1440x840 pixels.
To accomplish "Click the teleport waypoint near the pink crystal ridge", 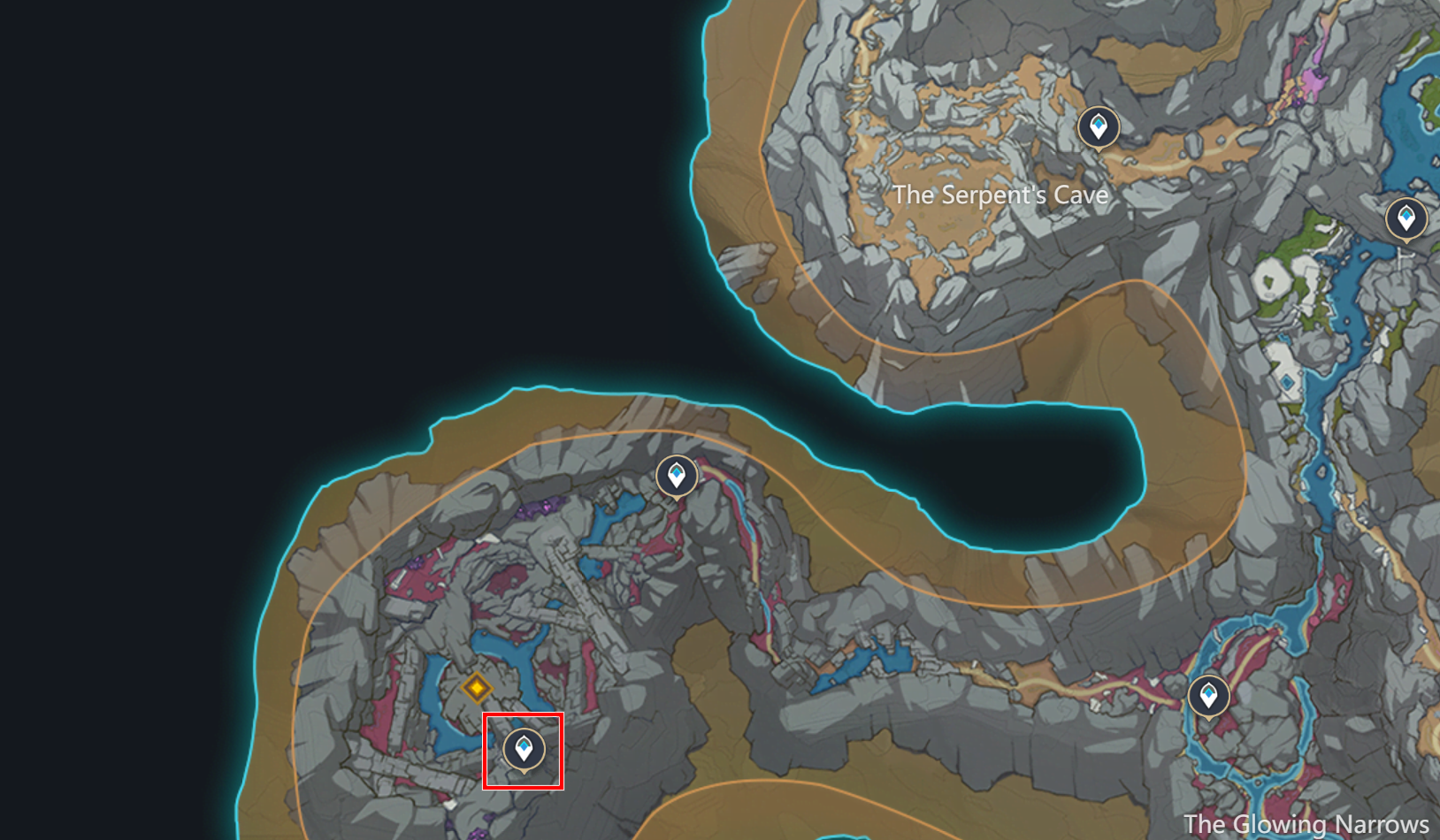I will click(677, 476).
